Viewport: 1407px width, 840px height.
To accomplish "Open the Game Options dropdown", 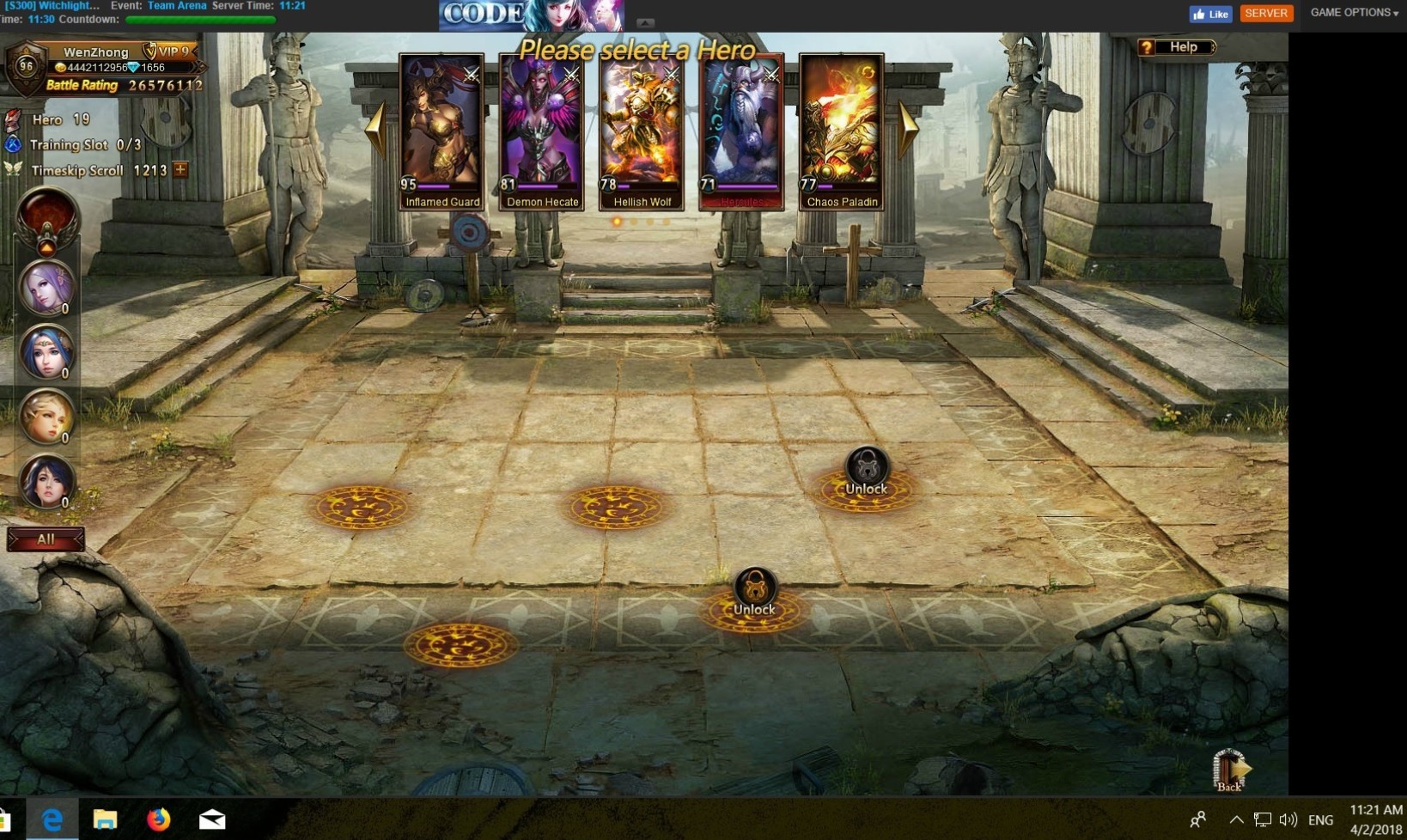I will (x=1354, y=13).
